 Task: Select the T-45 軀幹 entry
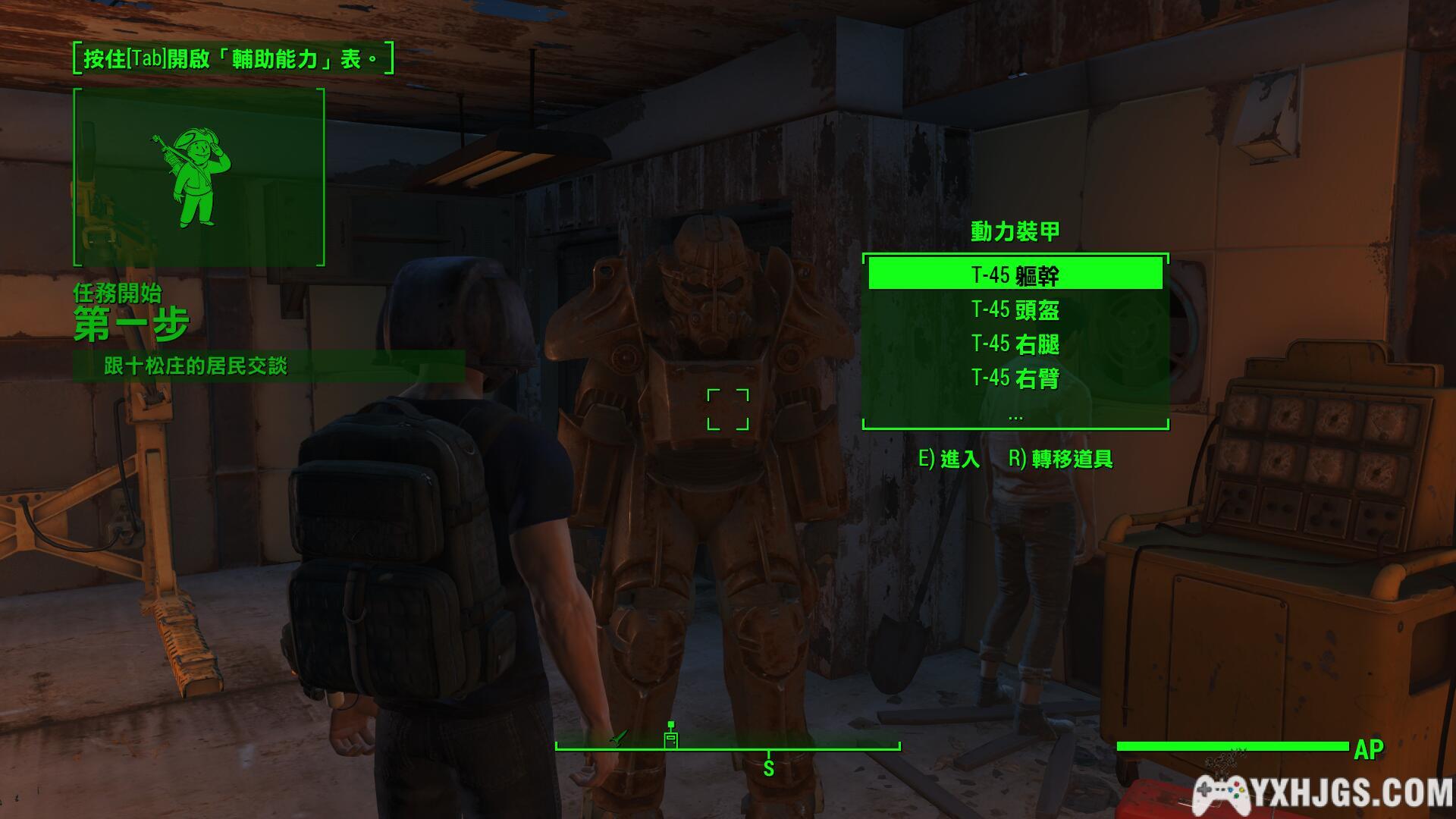tap(1015, 274)
